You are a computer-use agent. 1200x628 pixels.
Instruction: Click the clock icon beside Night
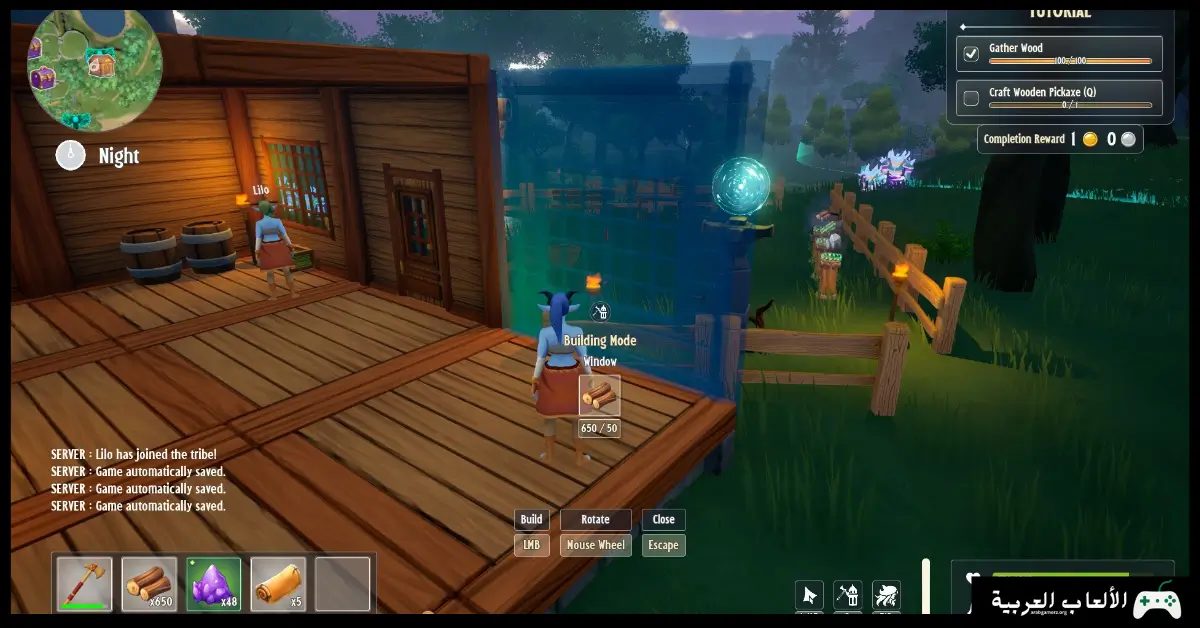[x=70, y=155]
